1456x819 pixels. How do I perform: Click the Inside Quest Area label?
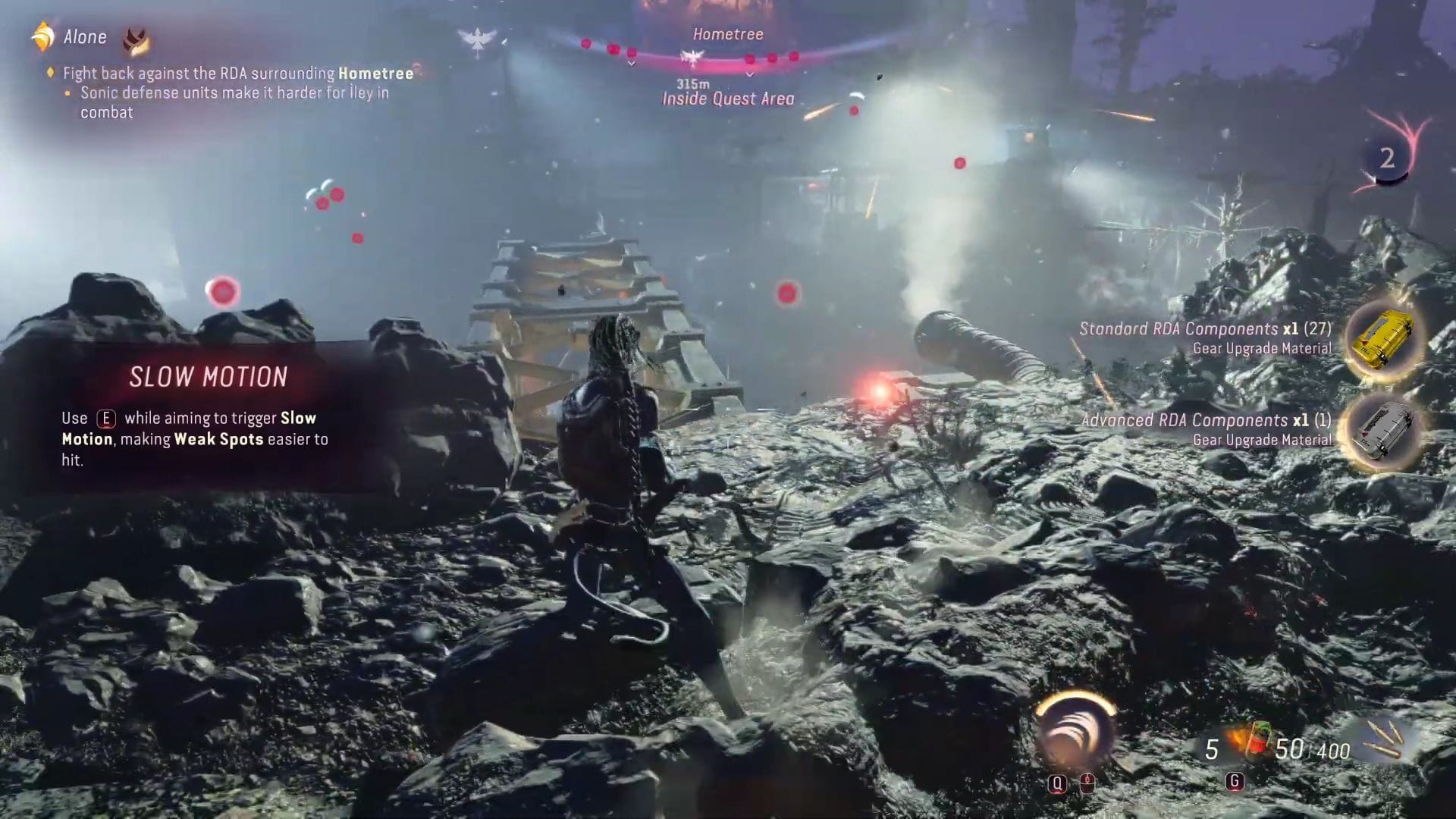click(x=728, y=99)
